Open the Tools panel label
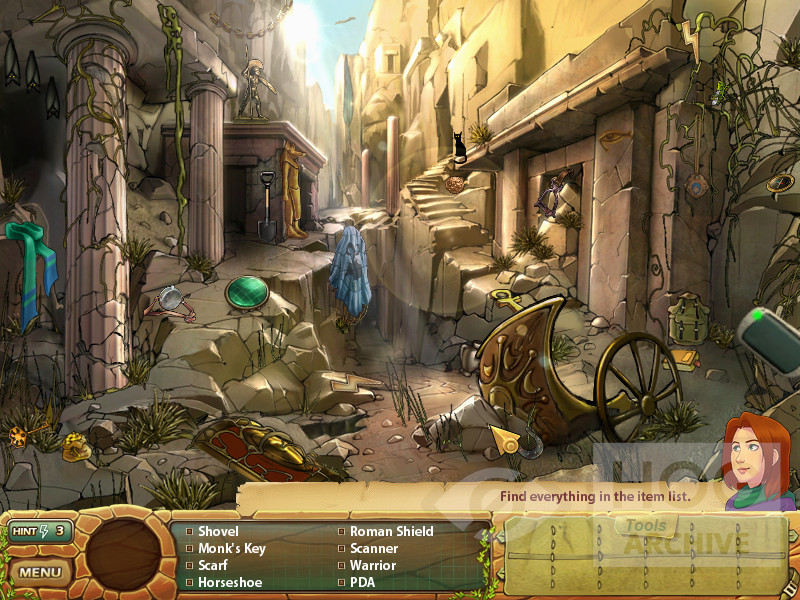The height and width of the screenshot is (600, 800). (x=645, y=526)
